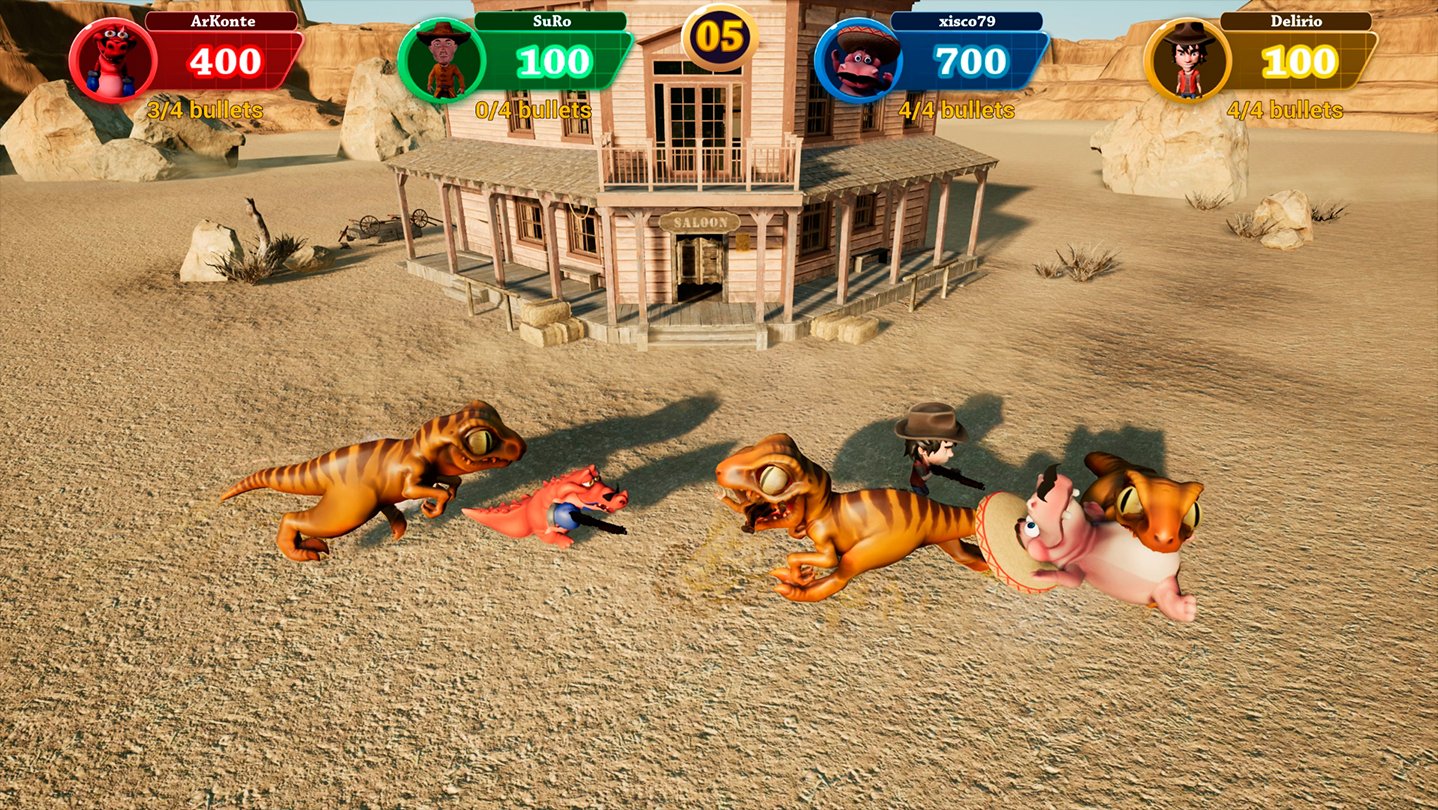Select Delirio's cowboy kid portrait
1438x810 pixels.
pos(1186,61)
